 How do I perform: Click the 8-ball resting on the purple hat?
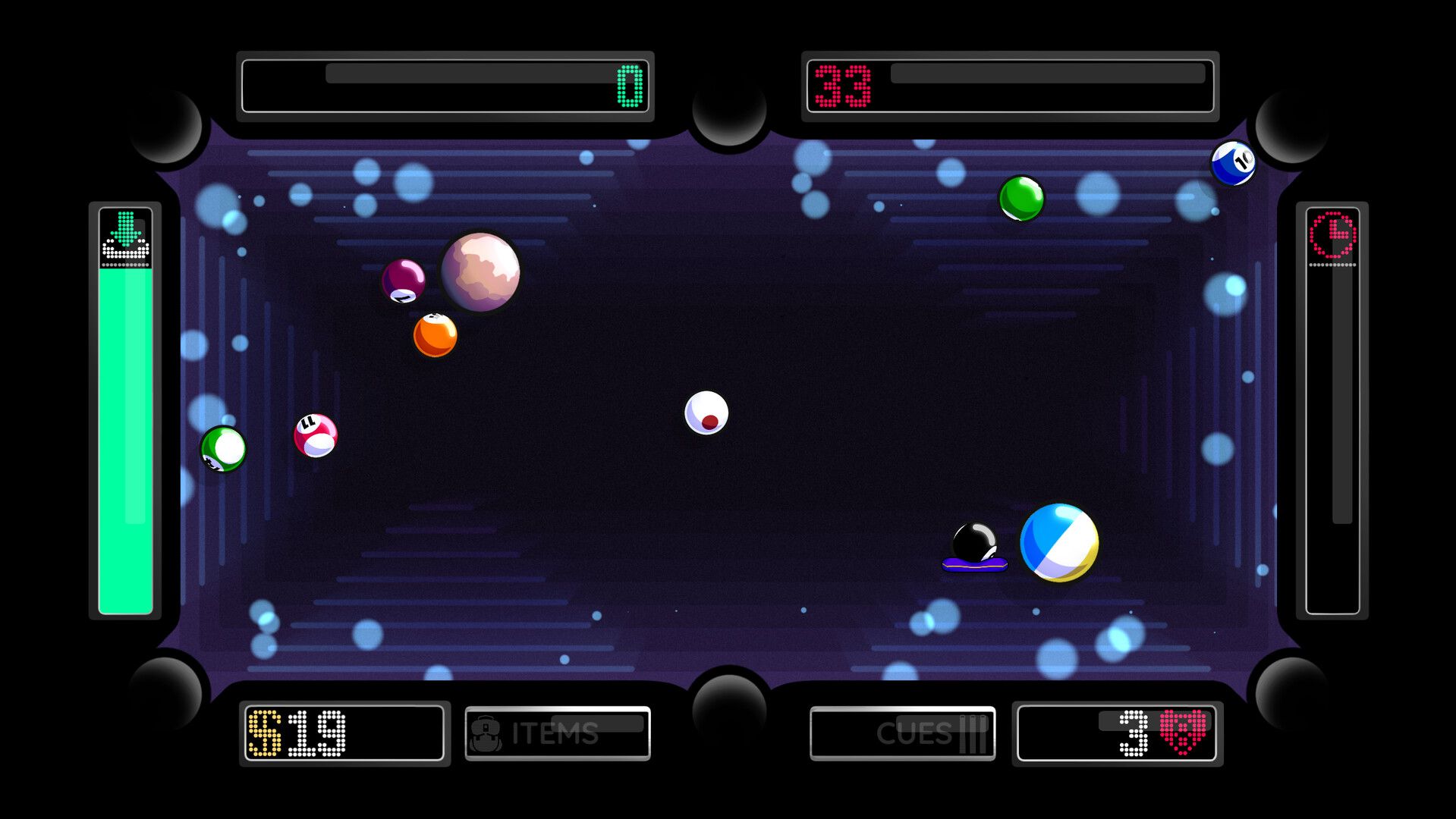pyautogui.click(x=976, y=540)
